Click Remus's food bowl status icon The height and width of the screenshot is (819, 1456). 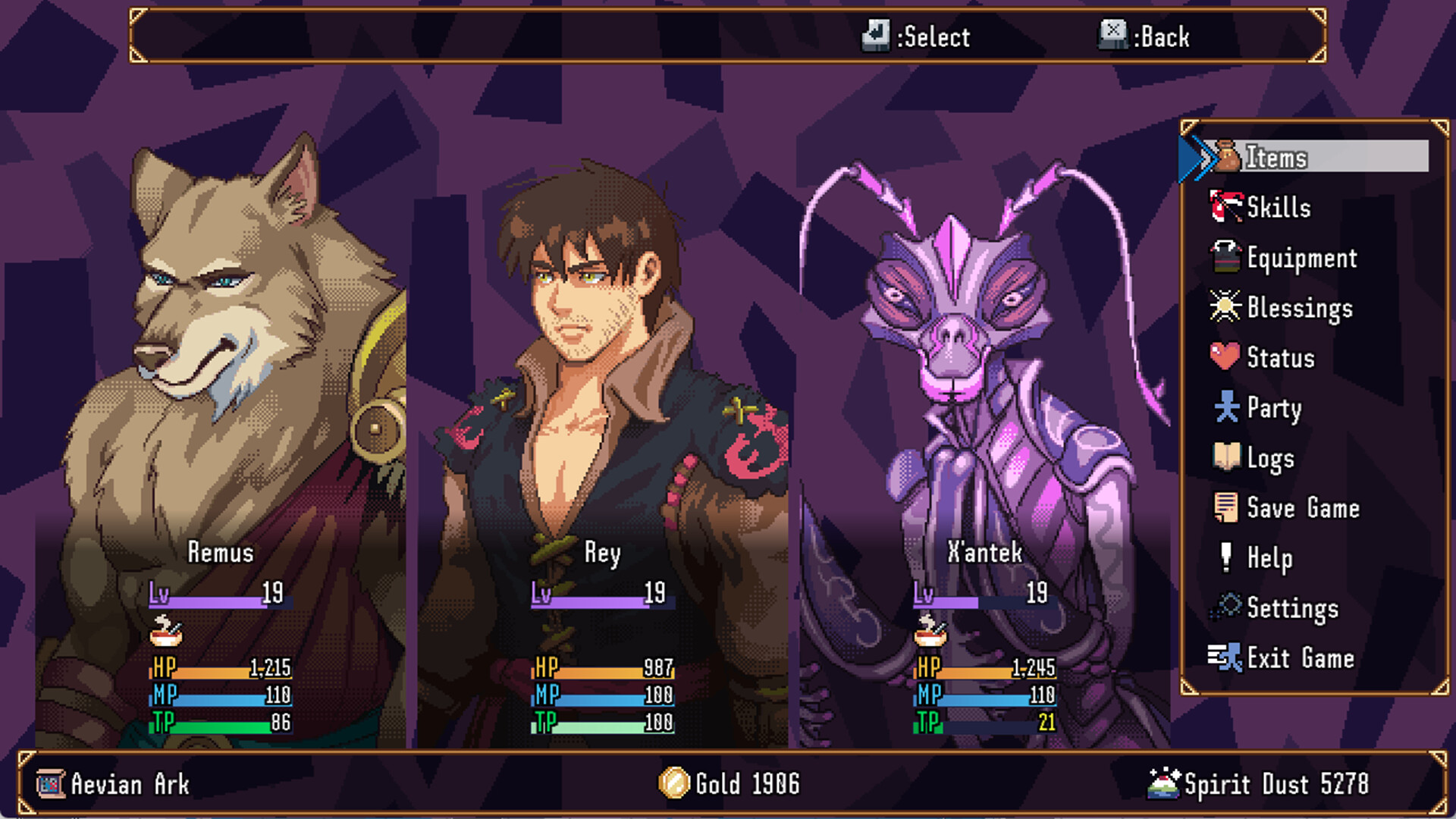pos(166,629)
